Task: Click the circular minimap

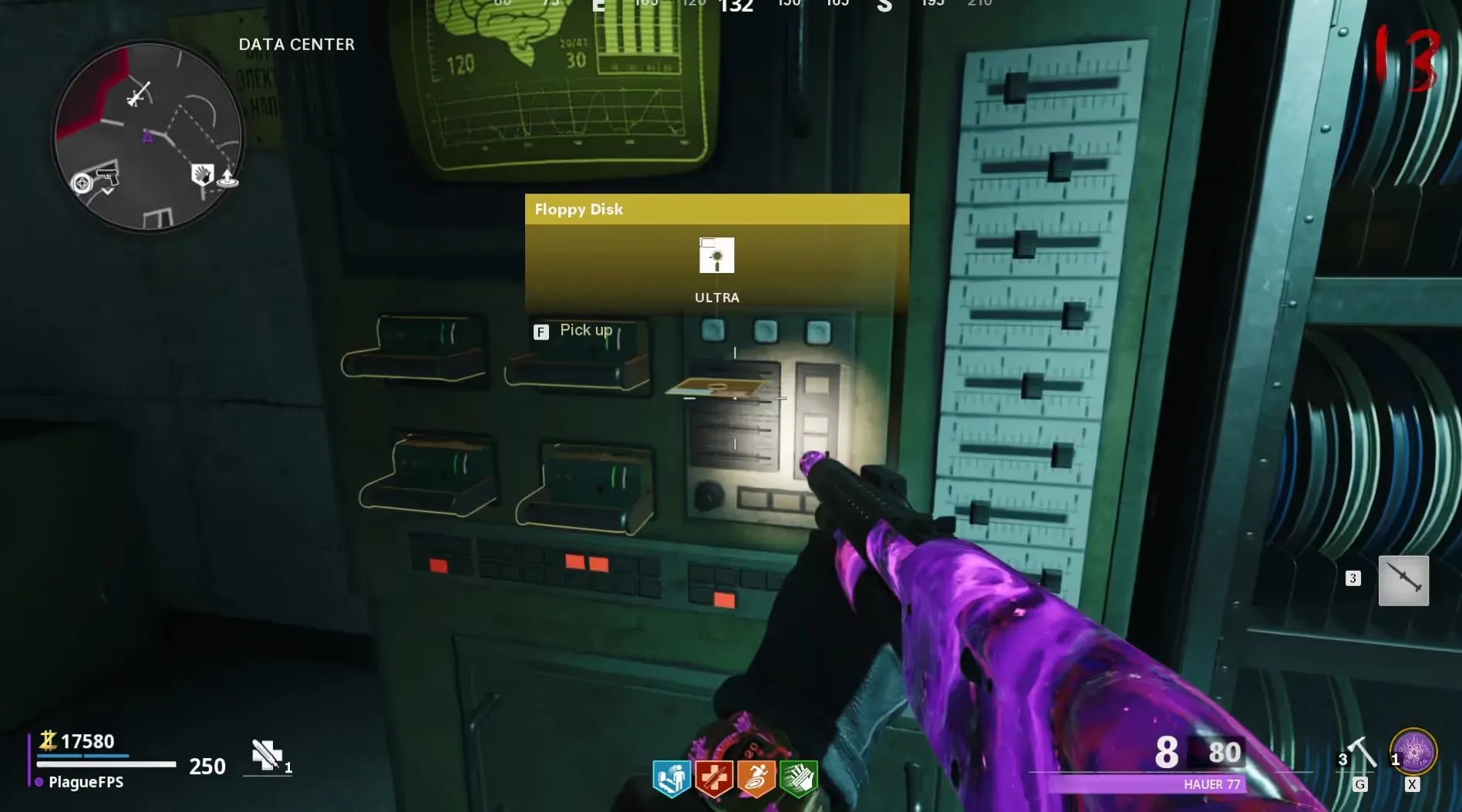Action: (148, 137)
